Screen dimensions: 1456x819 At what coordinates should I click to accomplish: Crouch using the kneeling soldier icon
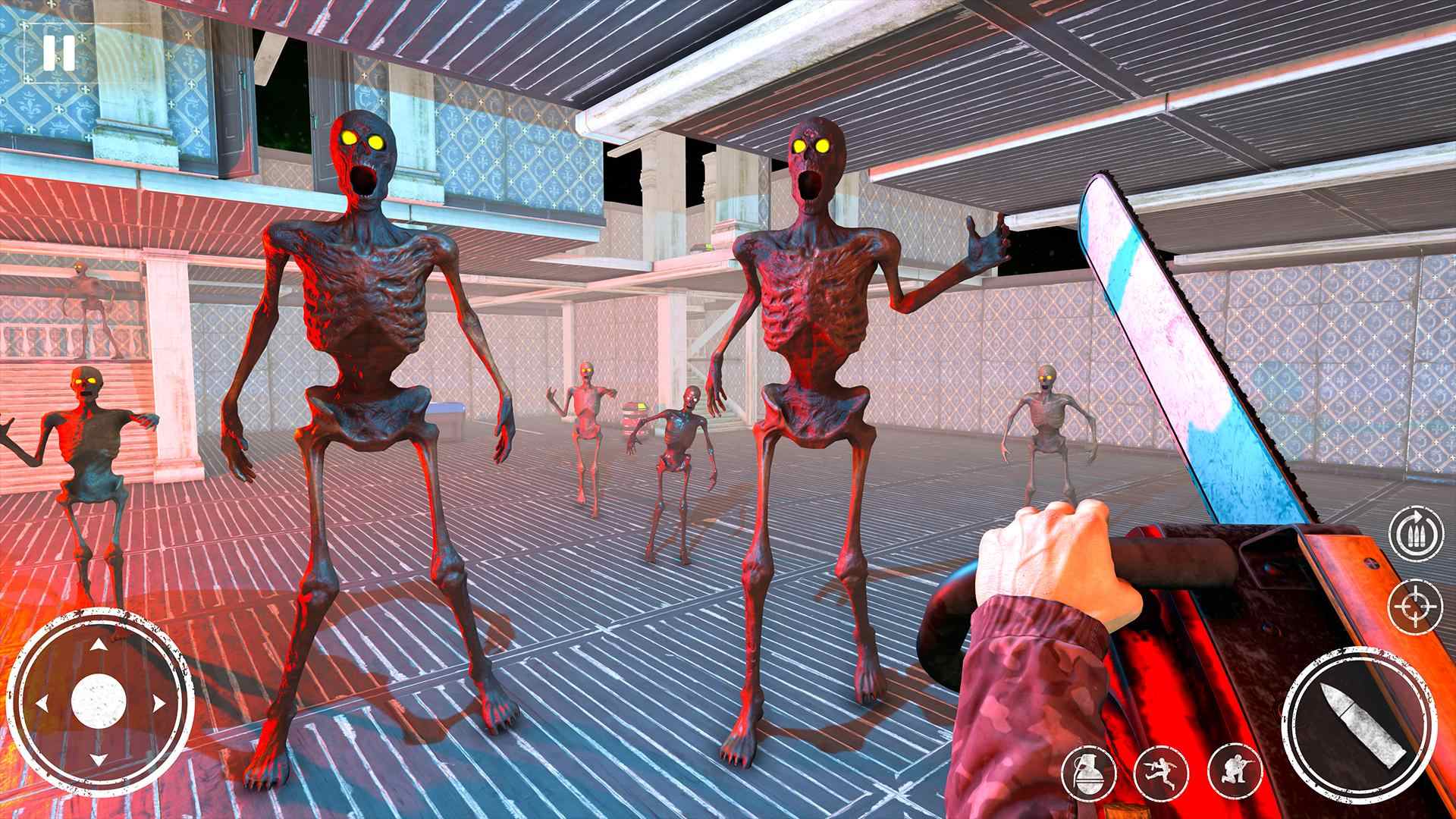pos(1234,772)
